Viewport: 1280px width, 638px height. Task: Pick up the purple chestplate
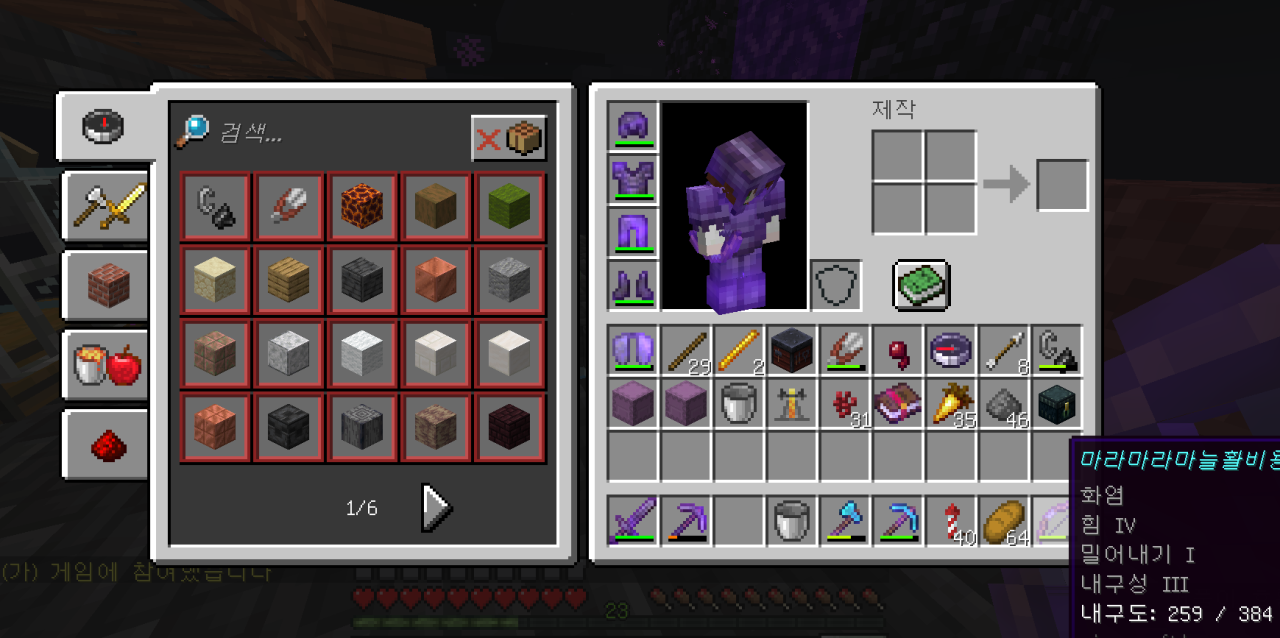(x=633, y=180)
